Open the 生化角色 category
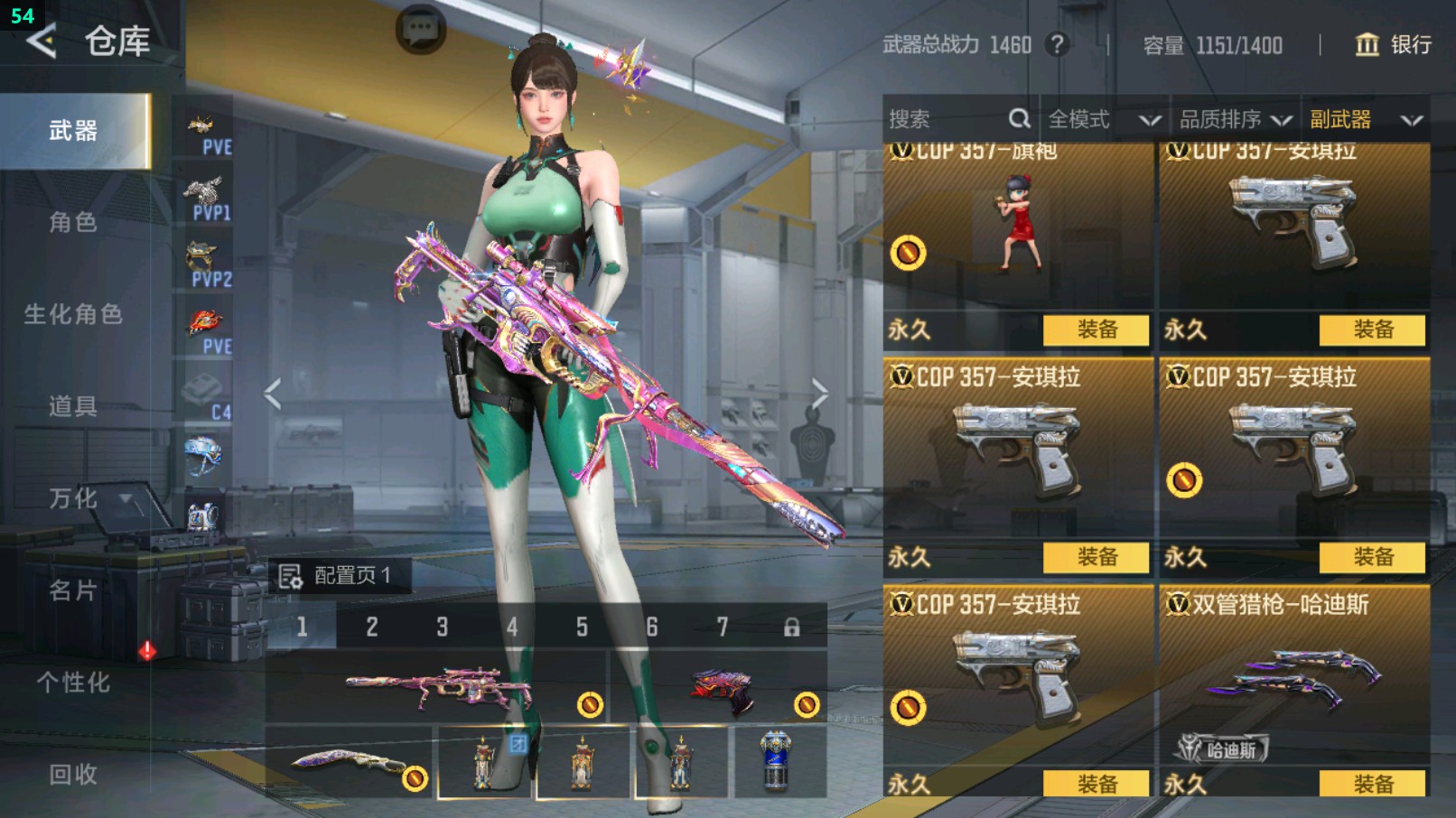Screen dimensions: 1456x818 [x=73, y=314]
